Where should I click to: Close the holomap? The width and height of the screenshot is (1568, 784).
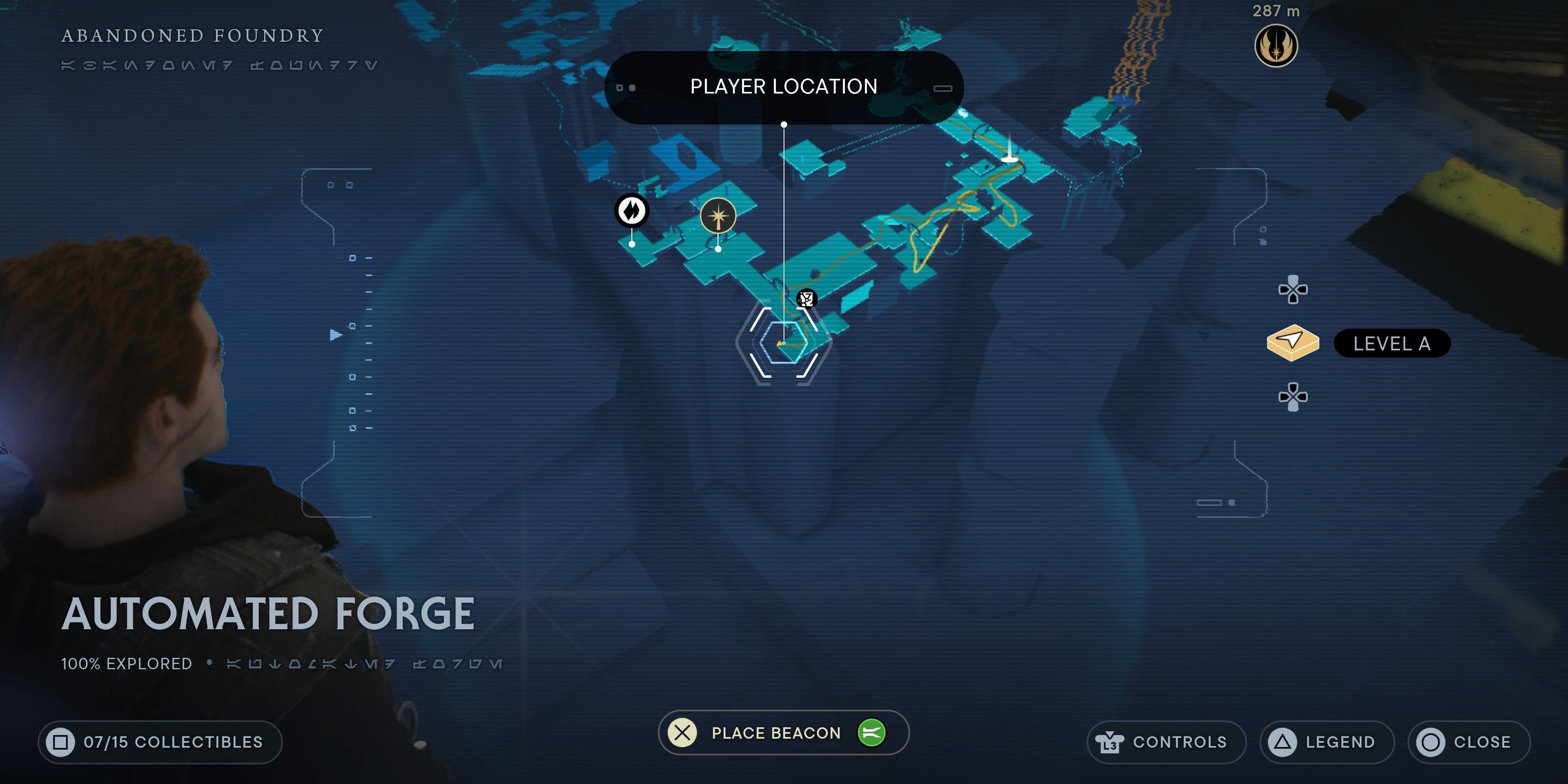pos(1468,742)
